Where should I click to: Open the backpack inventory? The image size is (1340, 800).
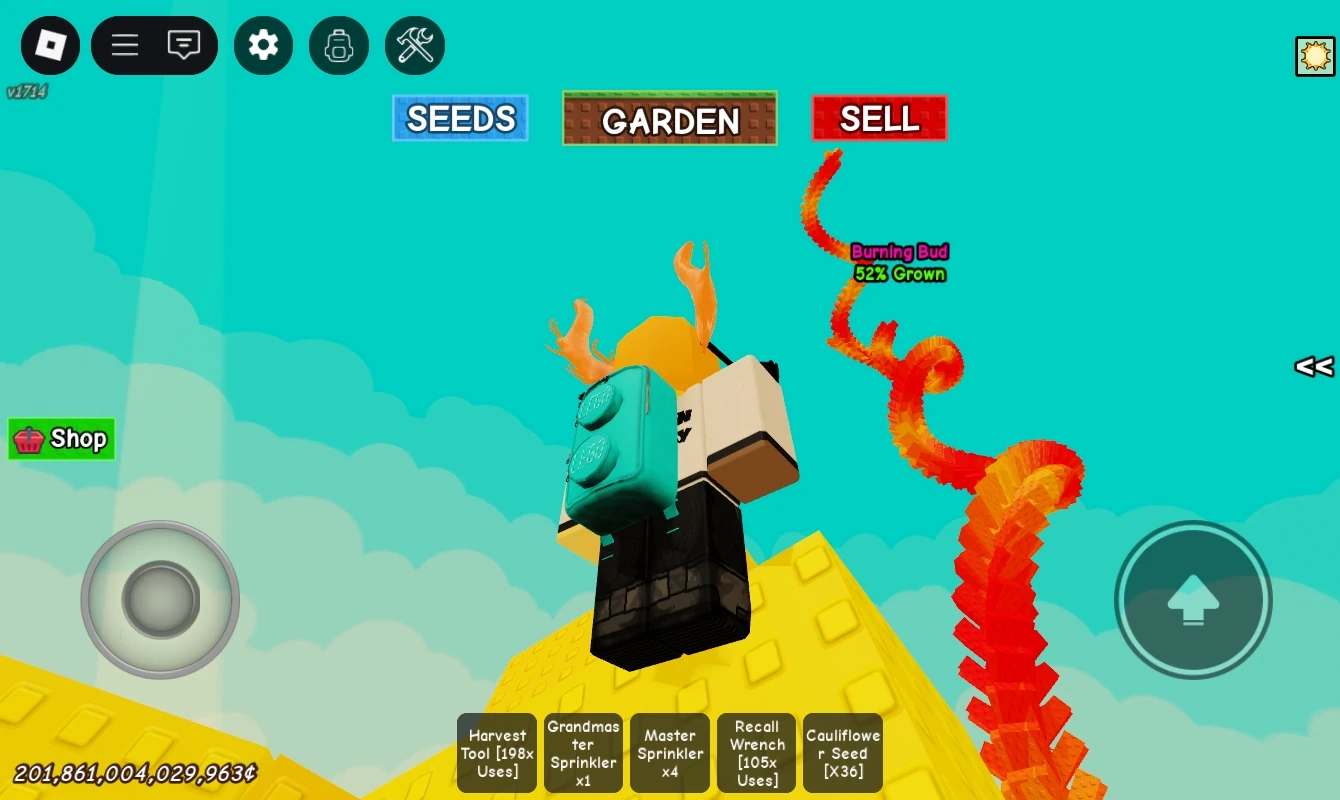(339, 45)
